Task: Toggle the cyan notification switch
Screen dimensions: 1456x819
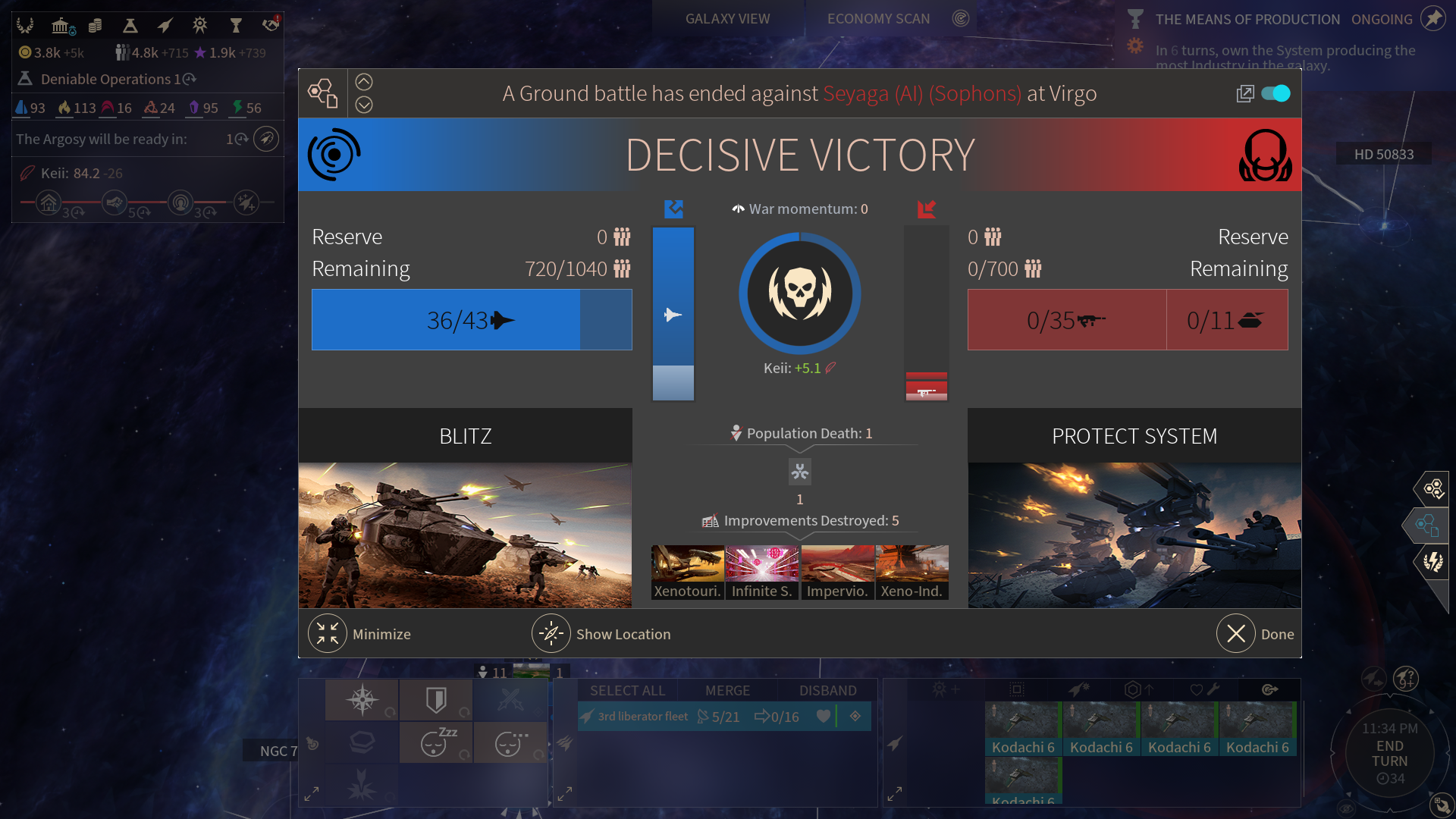Action: point(1276,93)
